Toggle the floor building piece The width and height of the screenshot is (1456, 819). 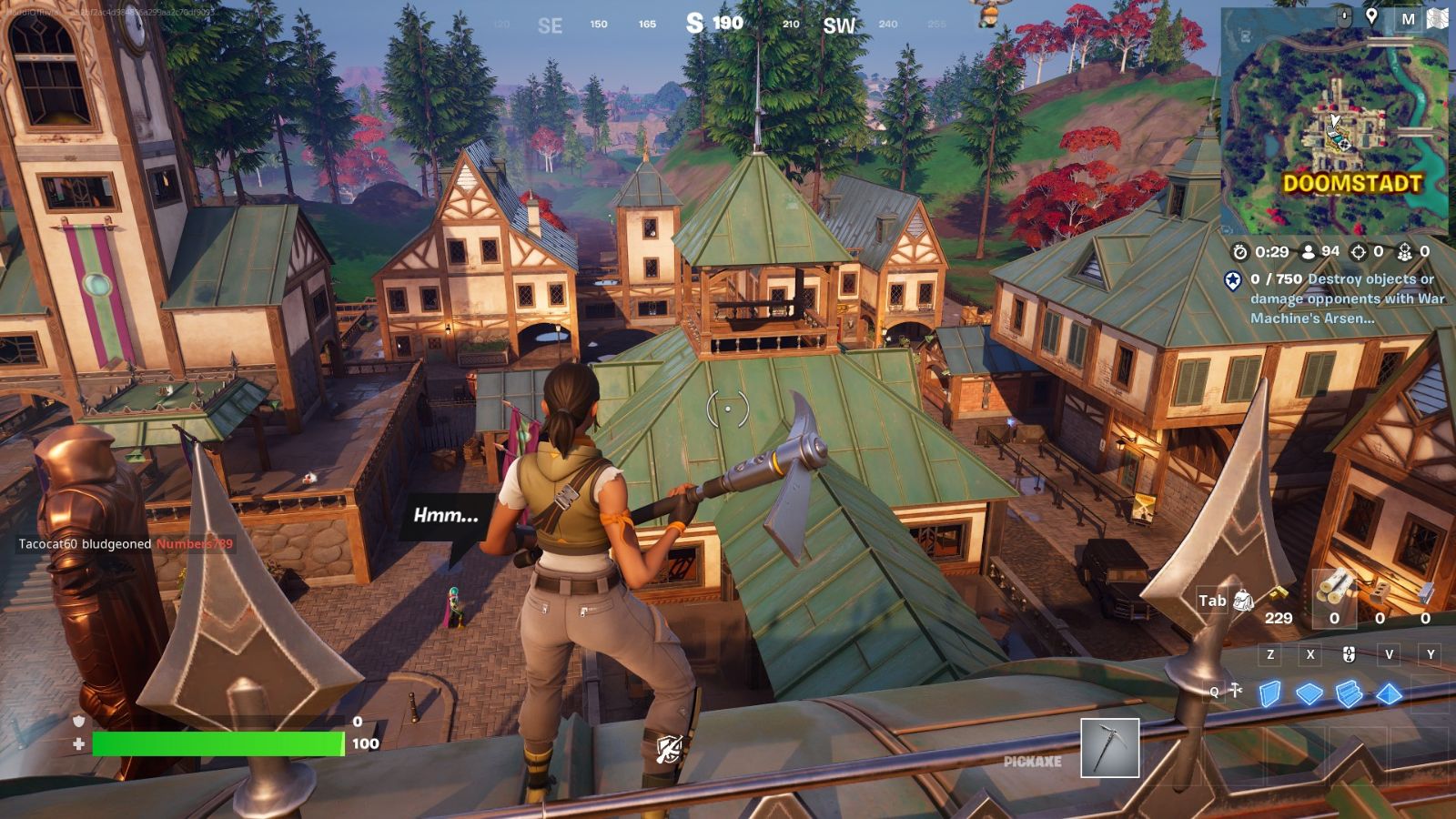[x=1310, y=694]
